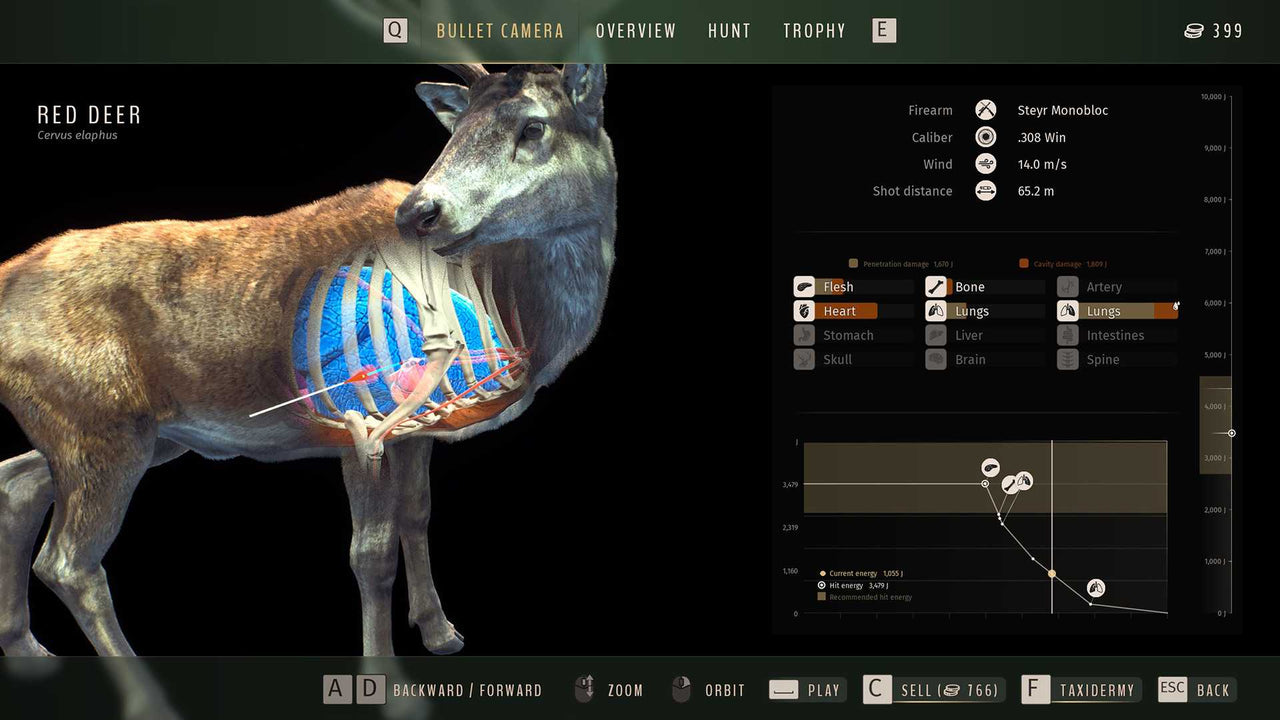Click the wind speed icon beside 14.0 m/s
This screenshot has height=720, width=1280.
click(985, 163)
